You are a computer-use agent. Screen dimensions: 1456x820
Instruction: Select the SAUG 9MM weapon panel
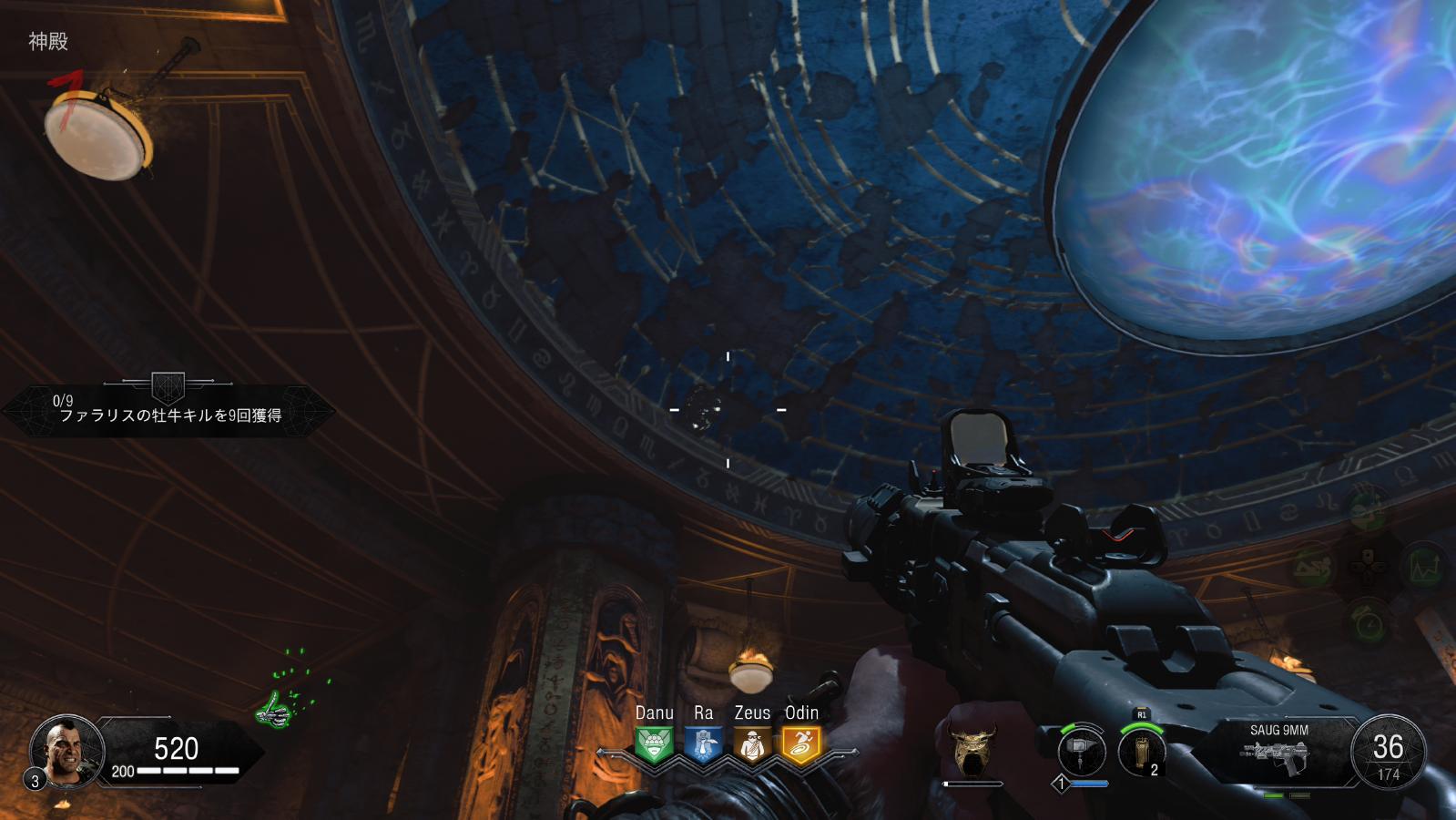coord(1278,753)
